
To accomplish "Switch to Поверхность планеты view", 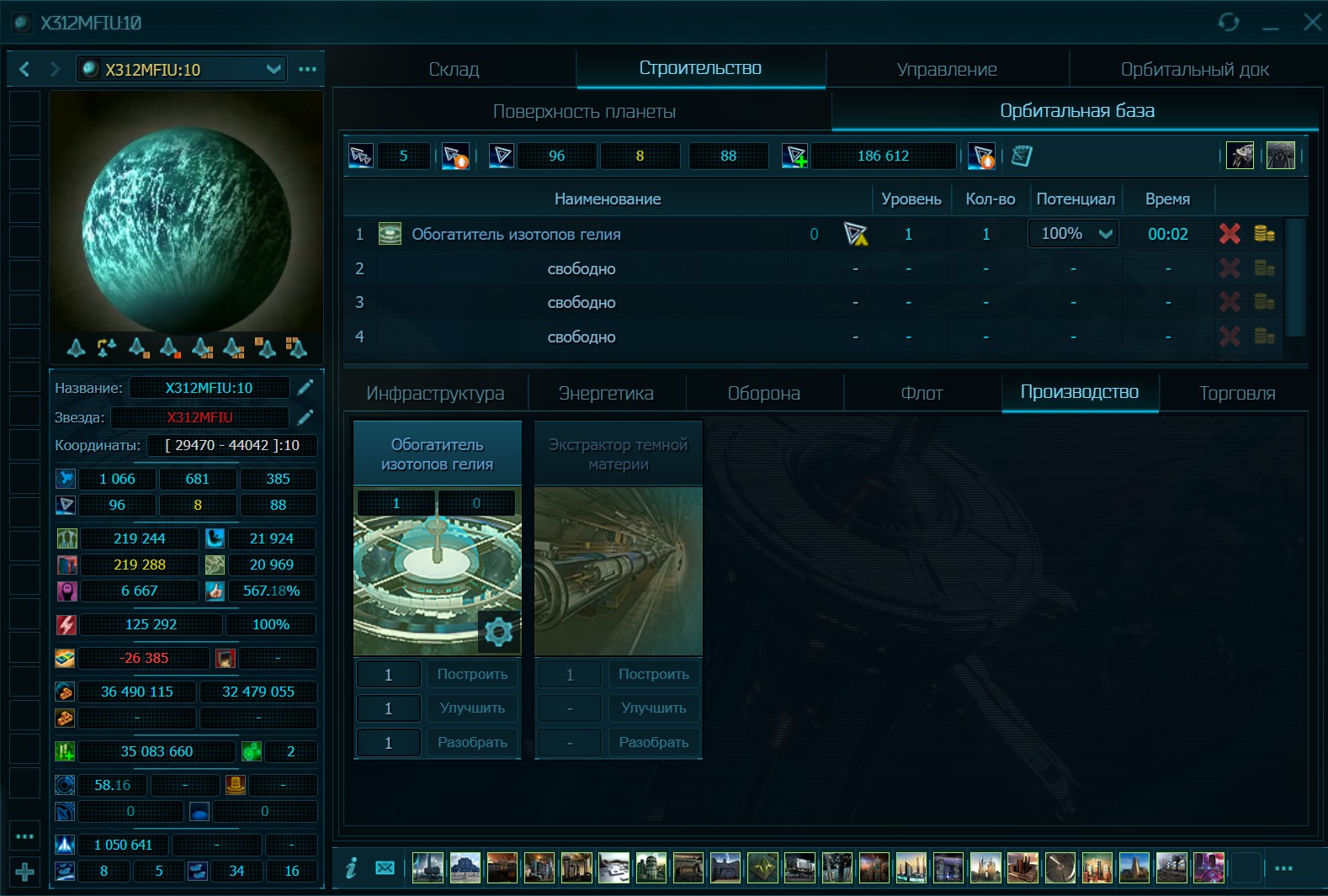I will (x=584, y=111).
